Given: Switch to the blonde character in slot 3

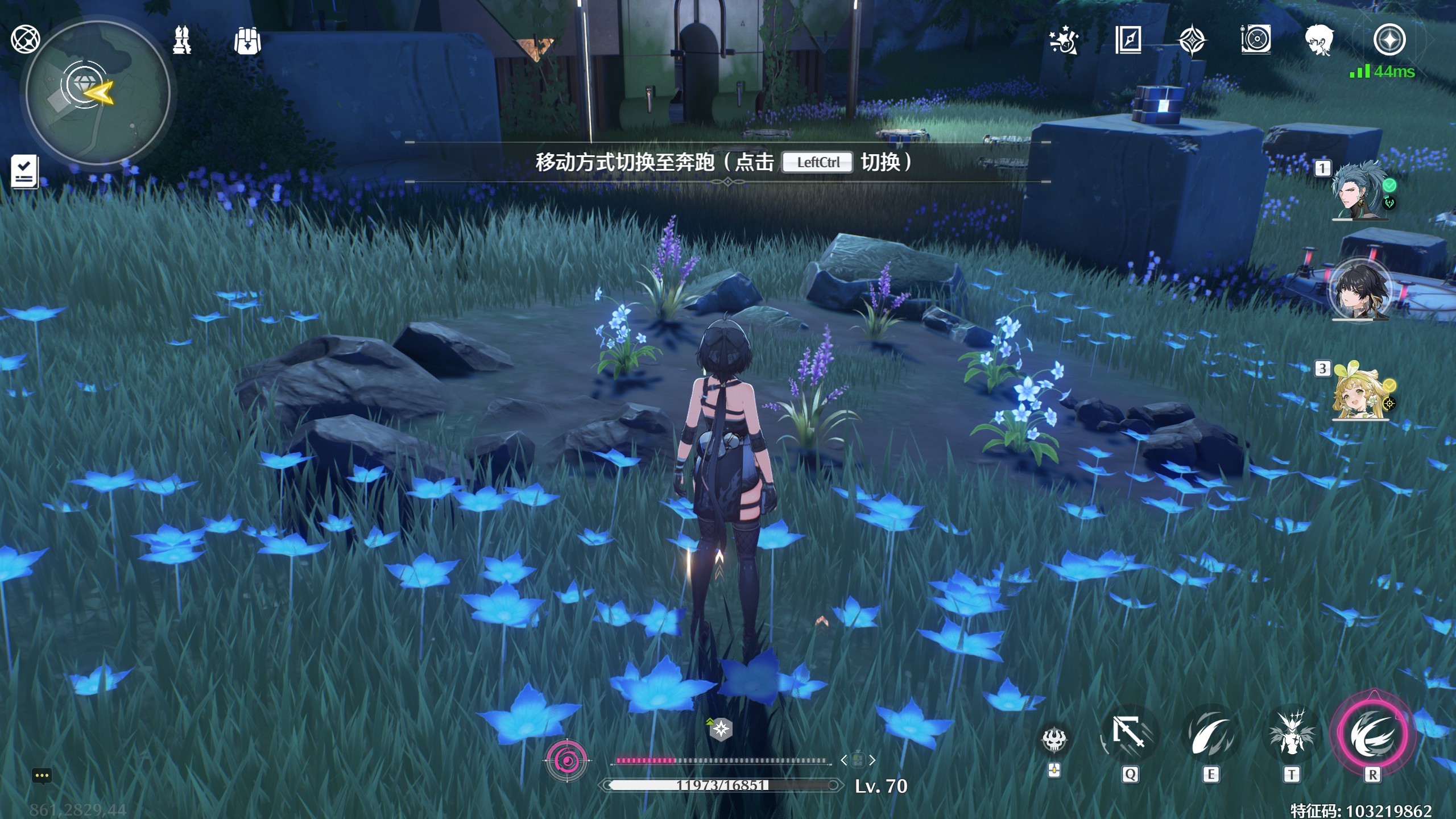Looking at the screenshot, I should tap(1360, 391).
